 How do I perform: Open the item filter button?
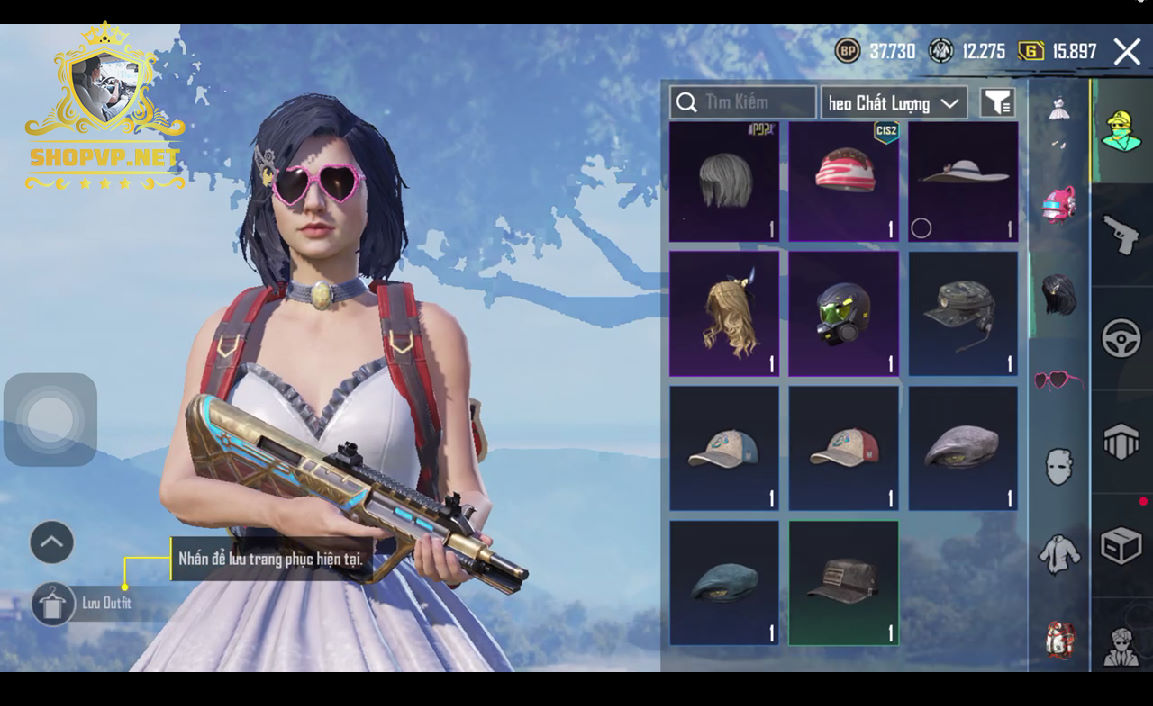point(997,102)
